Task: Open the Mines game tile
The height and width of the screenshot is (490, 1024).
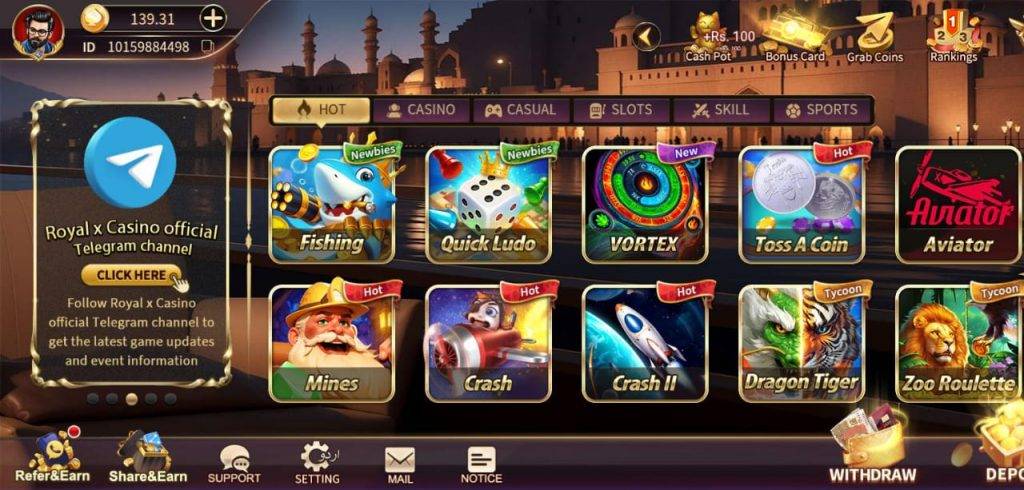Action: (331, 343)
